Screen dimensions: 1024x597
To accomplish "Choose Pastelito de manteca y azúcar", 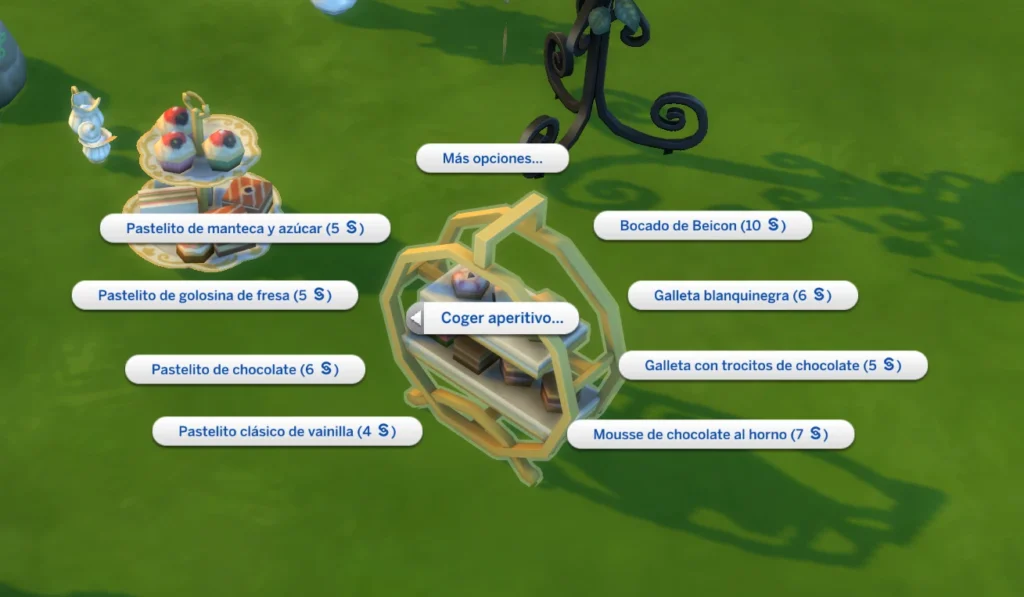I will [244, 228].
